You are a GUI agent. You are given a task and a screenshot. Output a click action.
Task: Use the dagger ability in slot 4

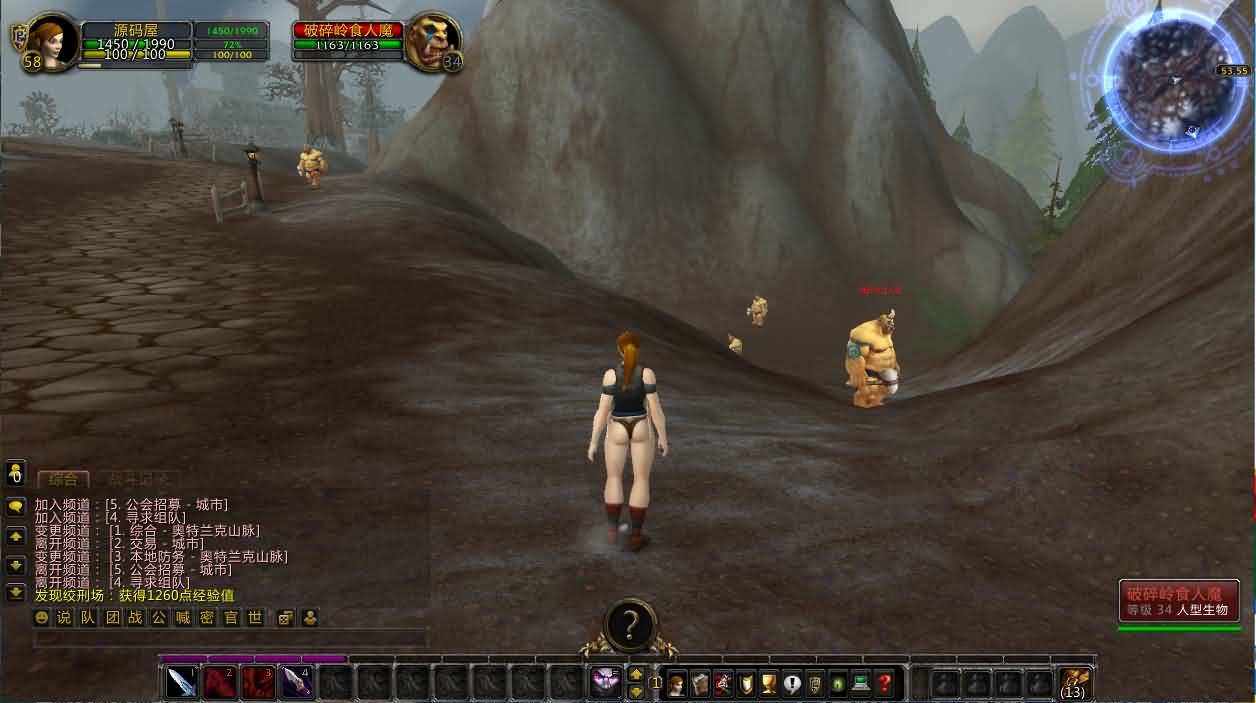pyautogui.click(x=295, y=683)
